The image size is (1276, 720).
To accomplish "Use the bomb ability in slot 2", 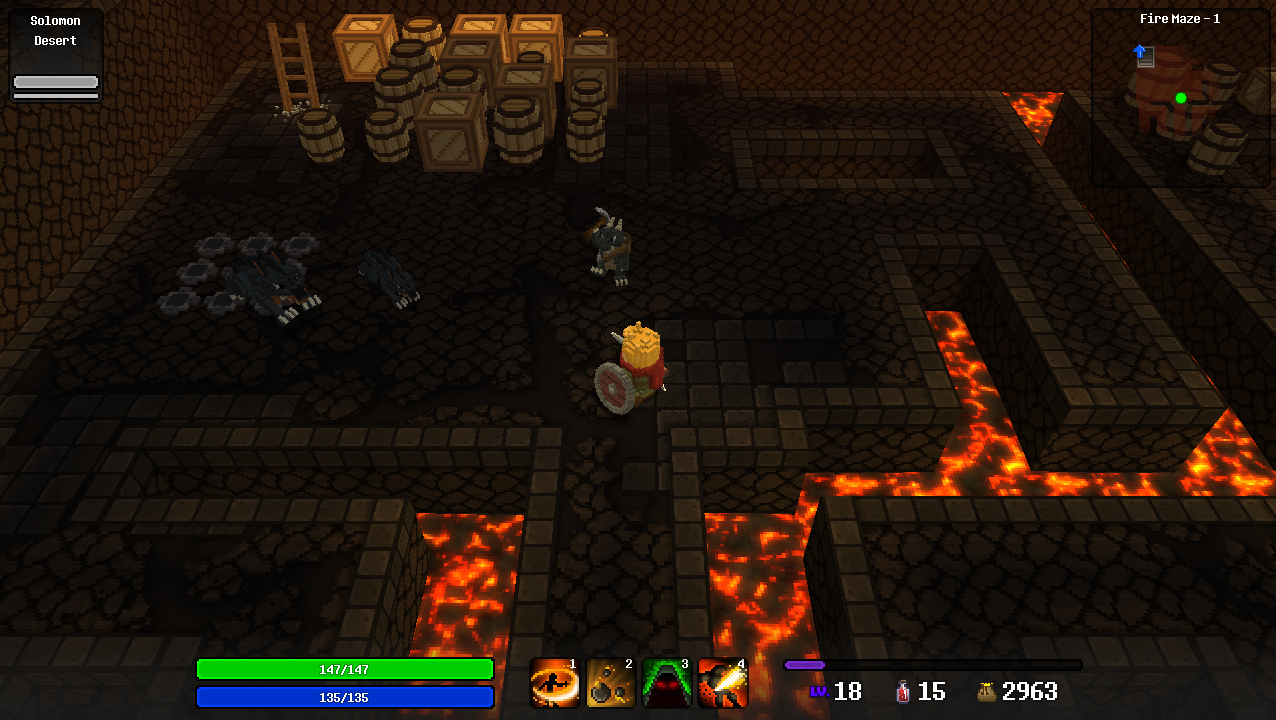I will point(611,683).
